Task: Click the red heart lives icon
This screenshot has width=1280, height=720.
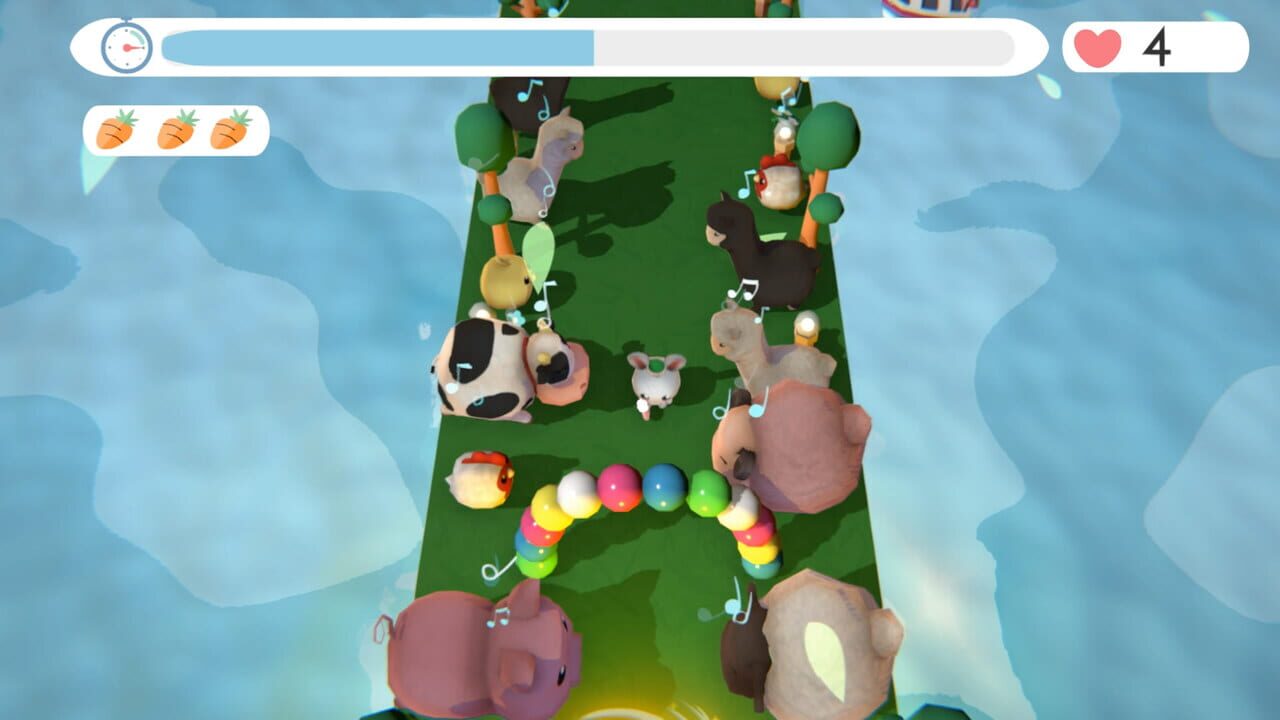Action: (x=1098, y=44)
